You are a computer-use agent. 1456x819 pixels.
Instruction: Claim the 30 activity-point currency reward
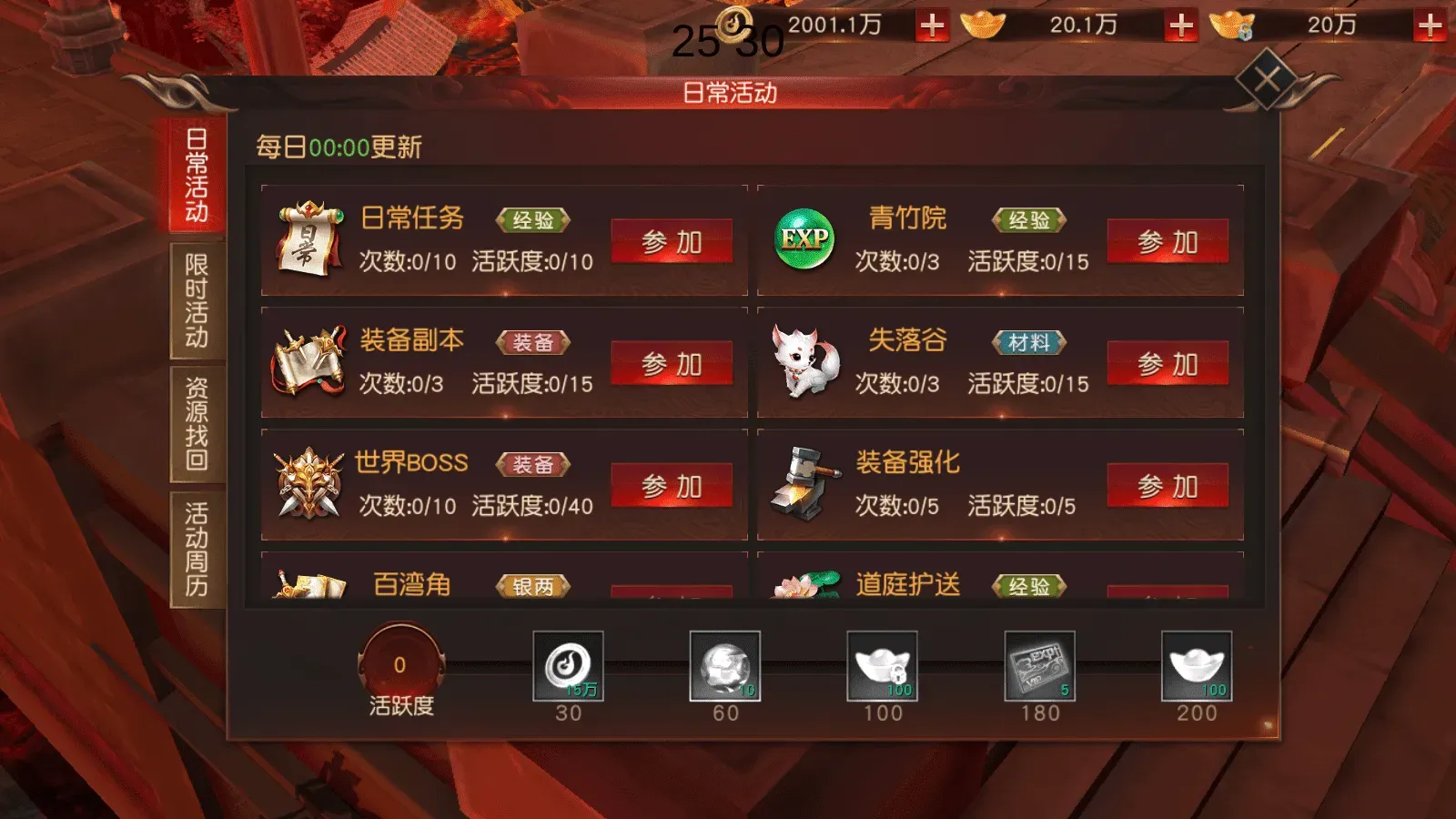click(x=570, y=667)
